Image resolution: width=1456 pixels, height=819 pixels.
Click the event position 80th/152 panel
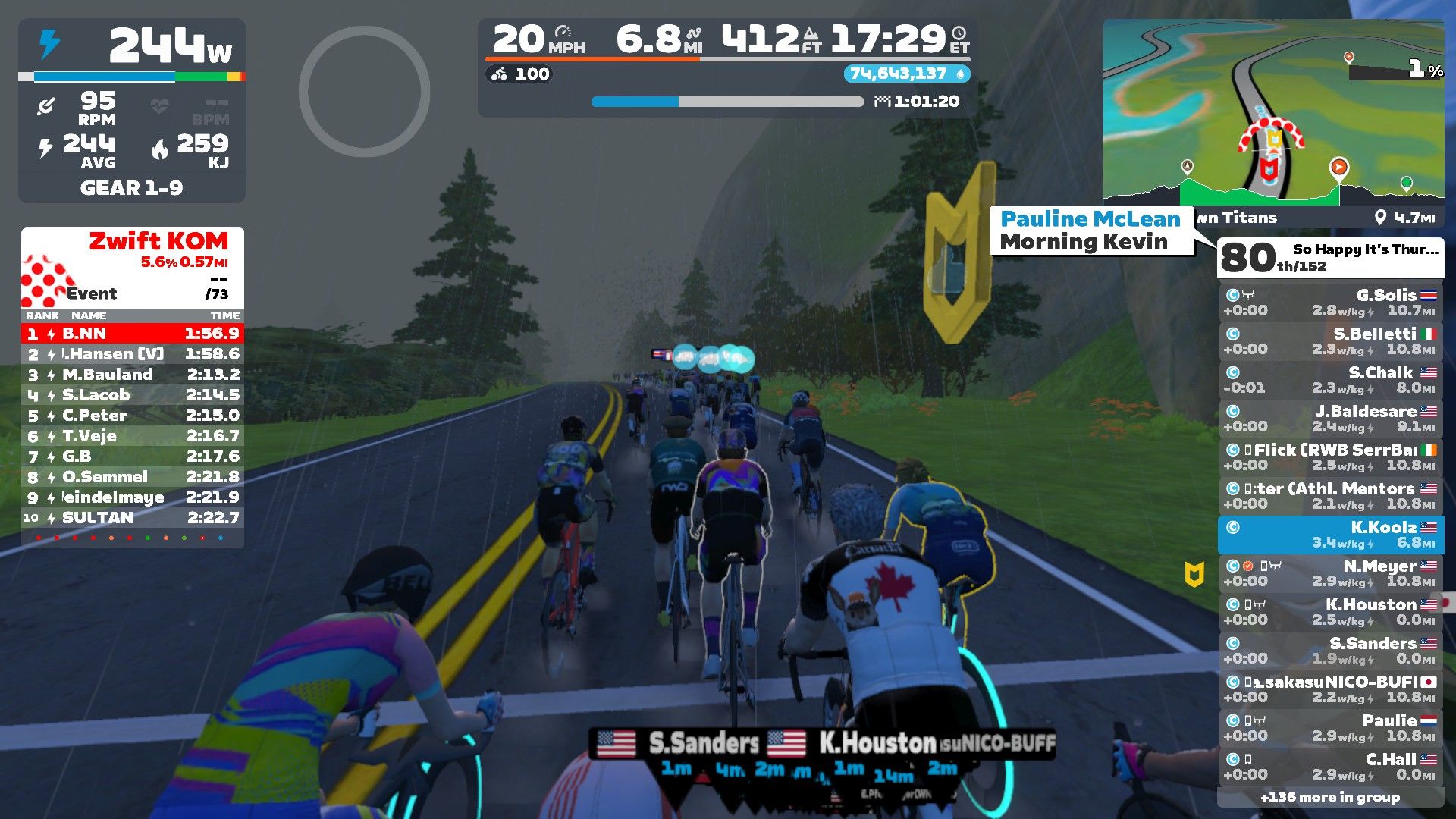tap(1330, 258)
